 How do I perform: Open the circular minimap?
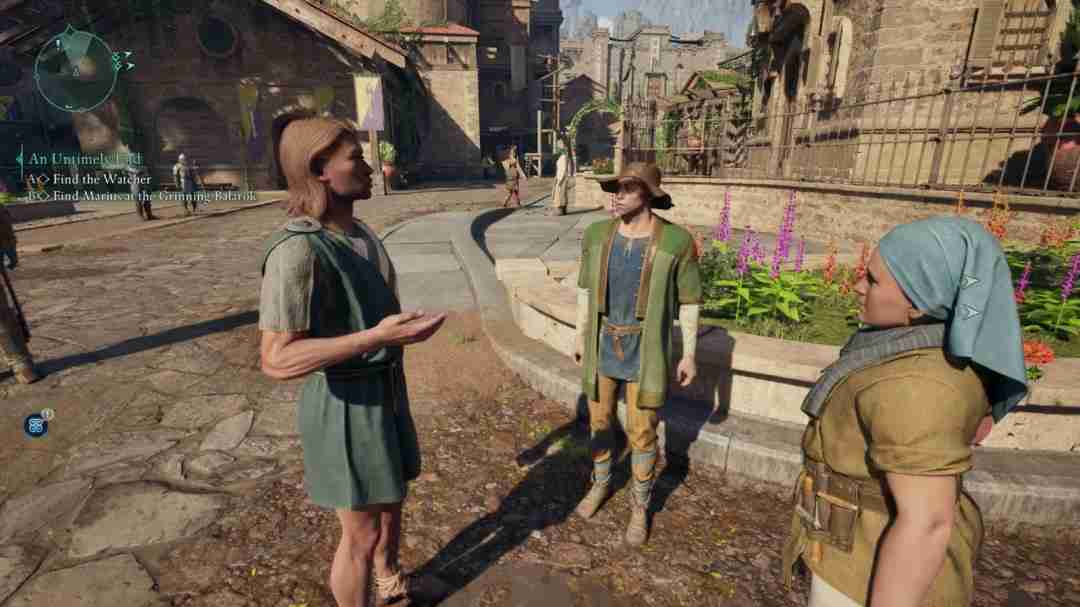(74, 68)
